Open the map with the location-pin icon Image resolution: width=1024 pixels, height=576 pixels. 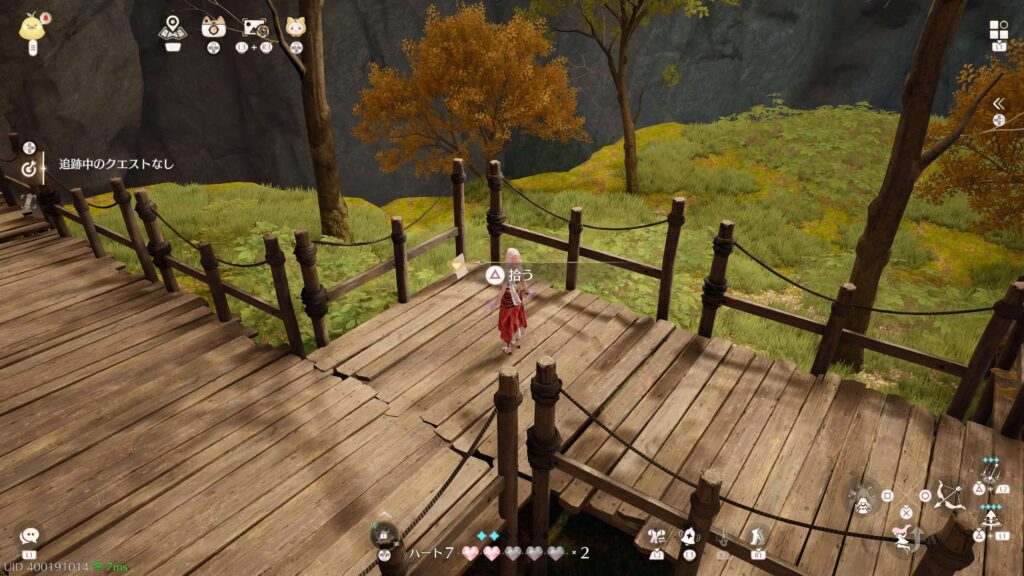[172, 28]
